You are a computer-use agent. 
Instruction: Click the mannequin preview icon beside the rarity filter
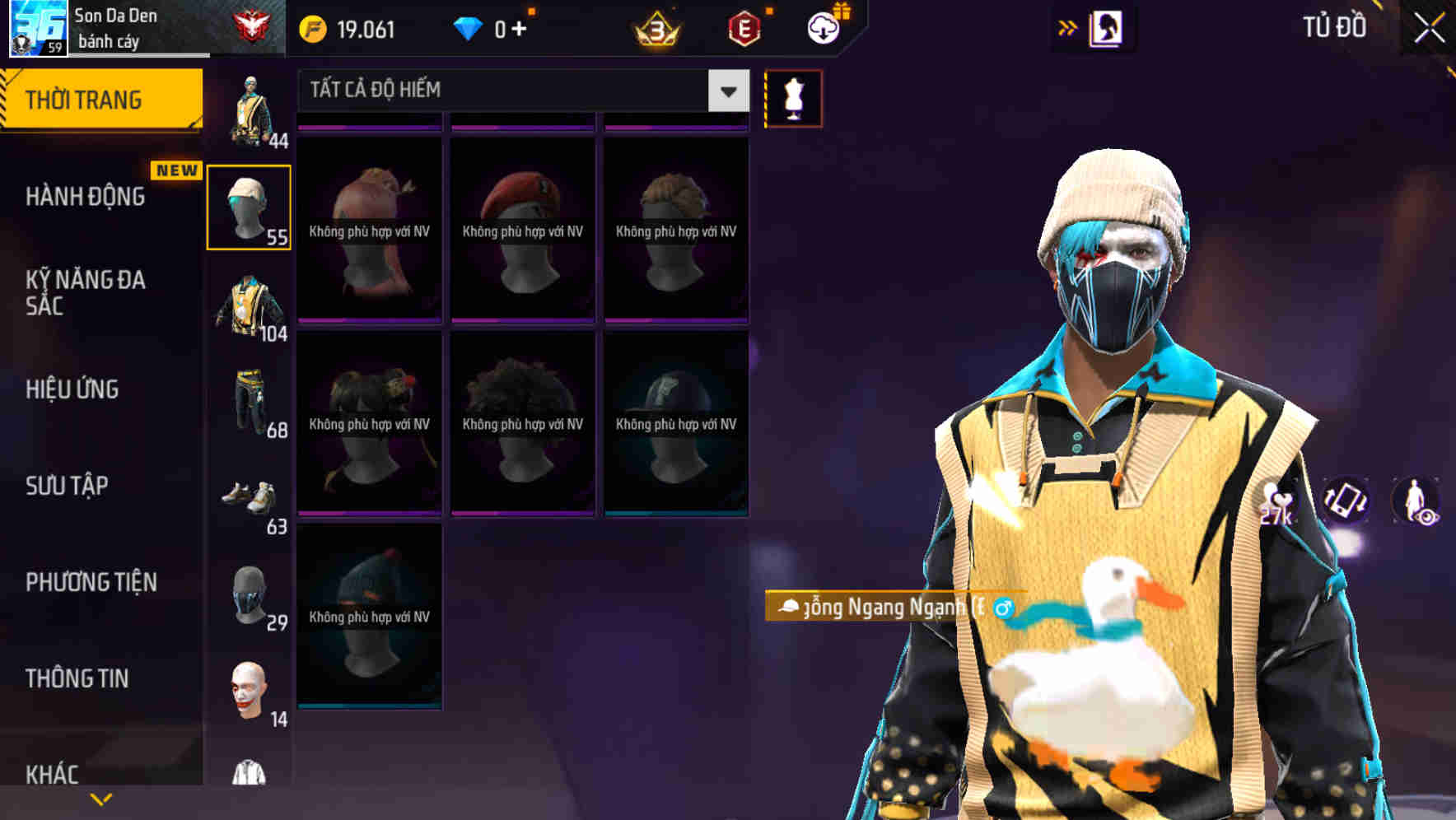[x=793, y=97]
